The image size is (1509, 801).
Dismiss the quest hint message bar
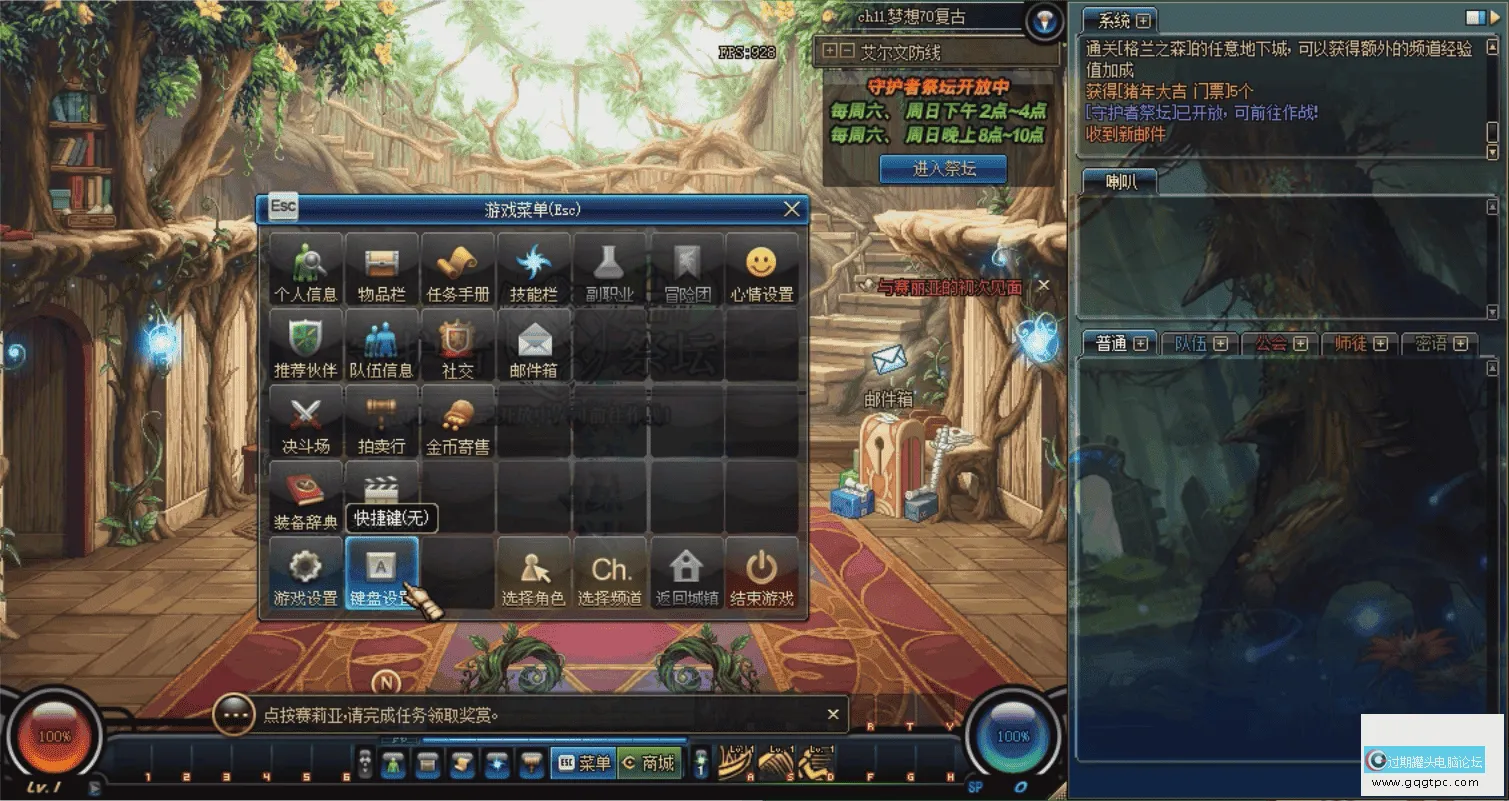click(x=833, y=714)
